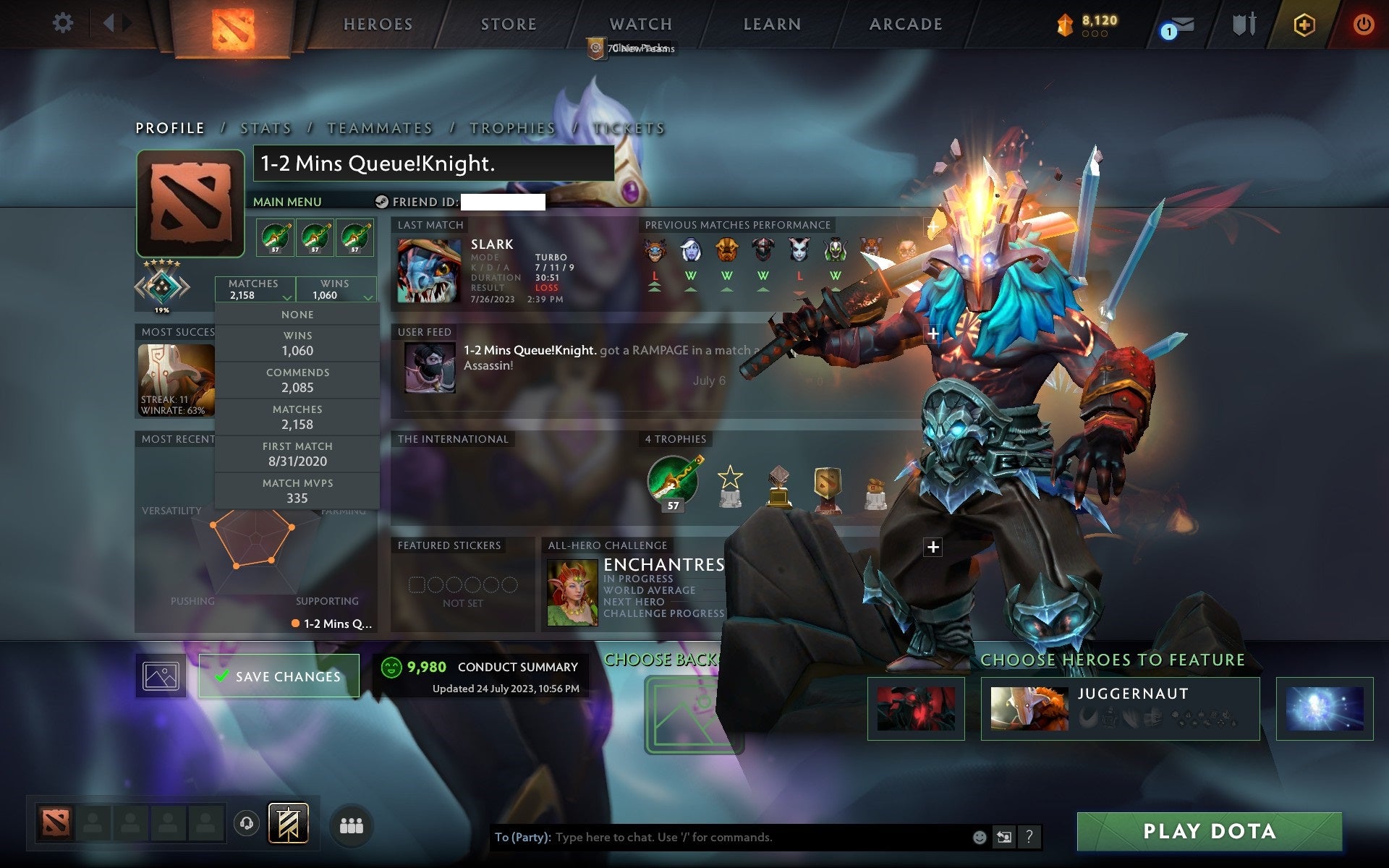The width and height of the screenshot is (1389, 868).
Task: Click the guild banner icon near party slots
Action: click(x=289, y=822)
